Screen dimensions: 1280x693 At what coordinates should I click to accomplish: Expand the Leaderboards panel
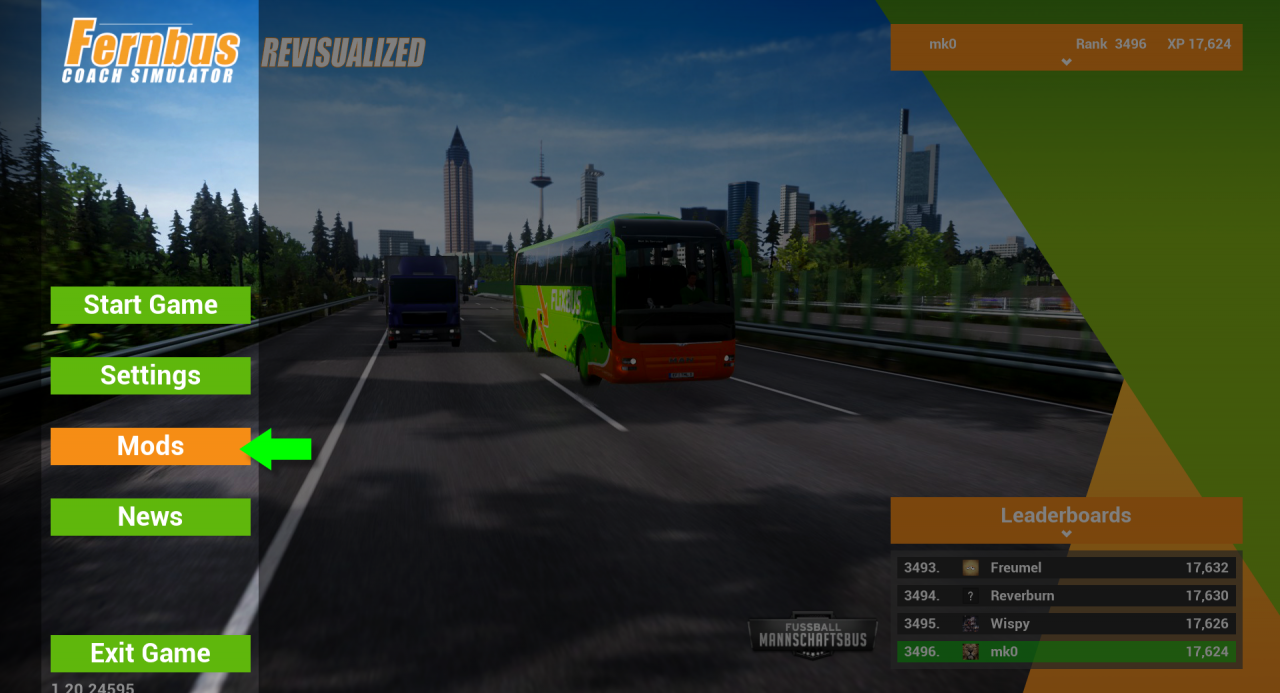point(1066,533)
